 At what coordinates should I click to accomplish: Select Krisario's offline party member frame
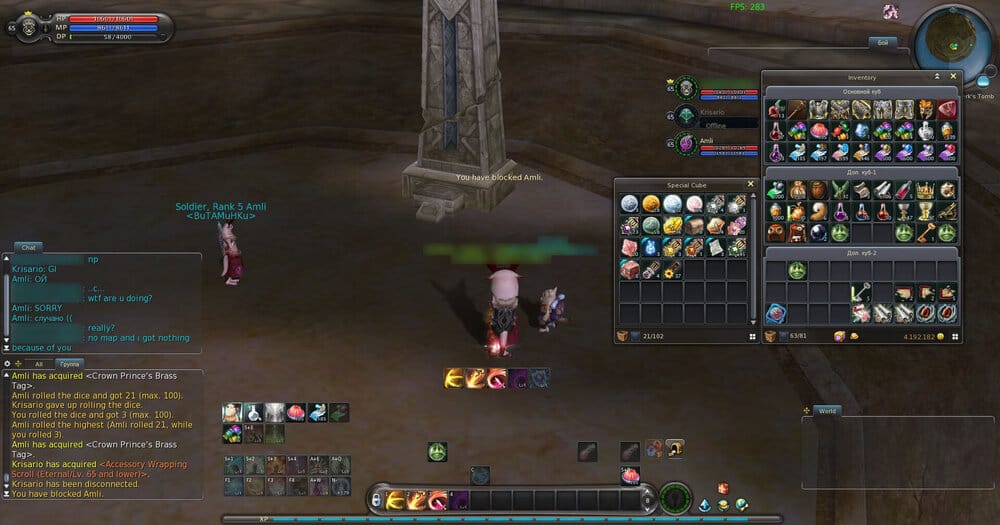(x=713, y=117)
